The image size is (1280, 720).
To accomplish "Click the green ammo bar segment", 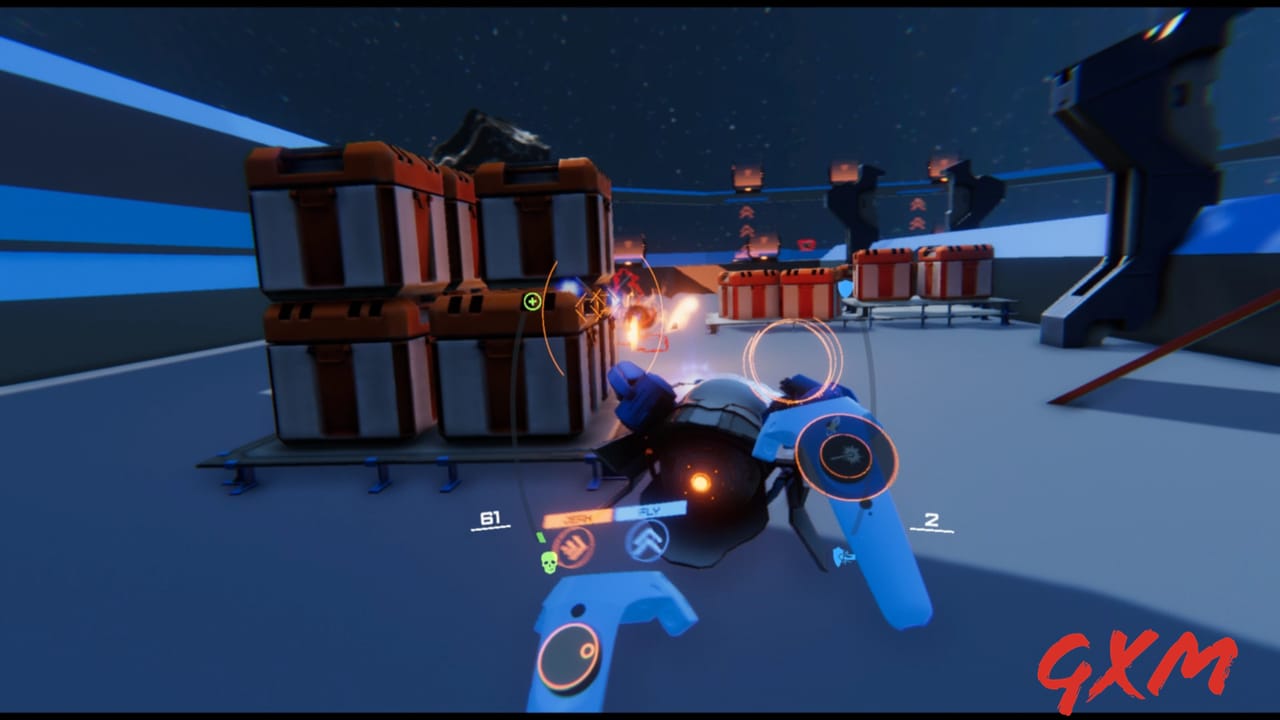I will click(x=543, y=537).
